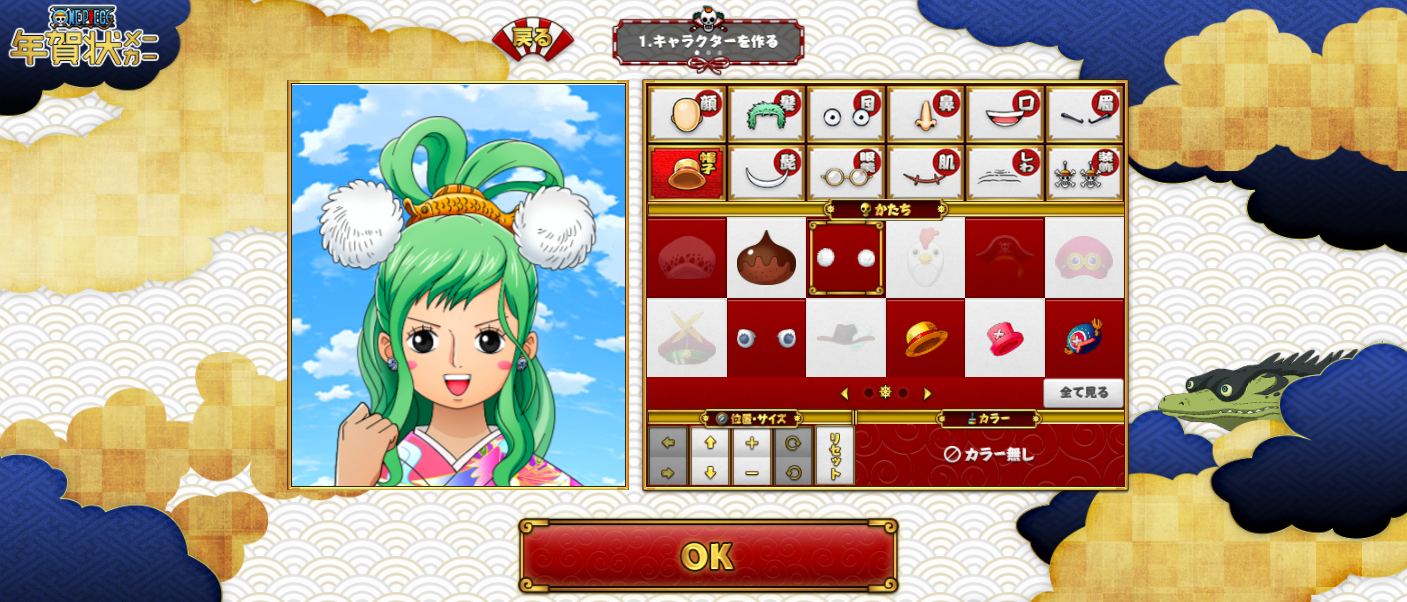
Task: Open the mouth (口) category tab
Action: click(1005, 114)
